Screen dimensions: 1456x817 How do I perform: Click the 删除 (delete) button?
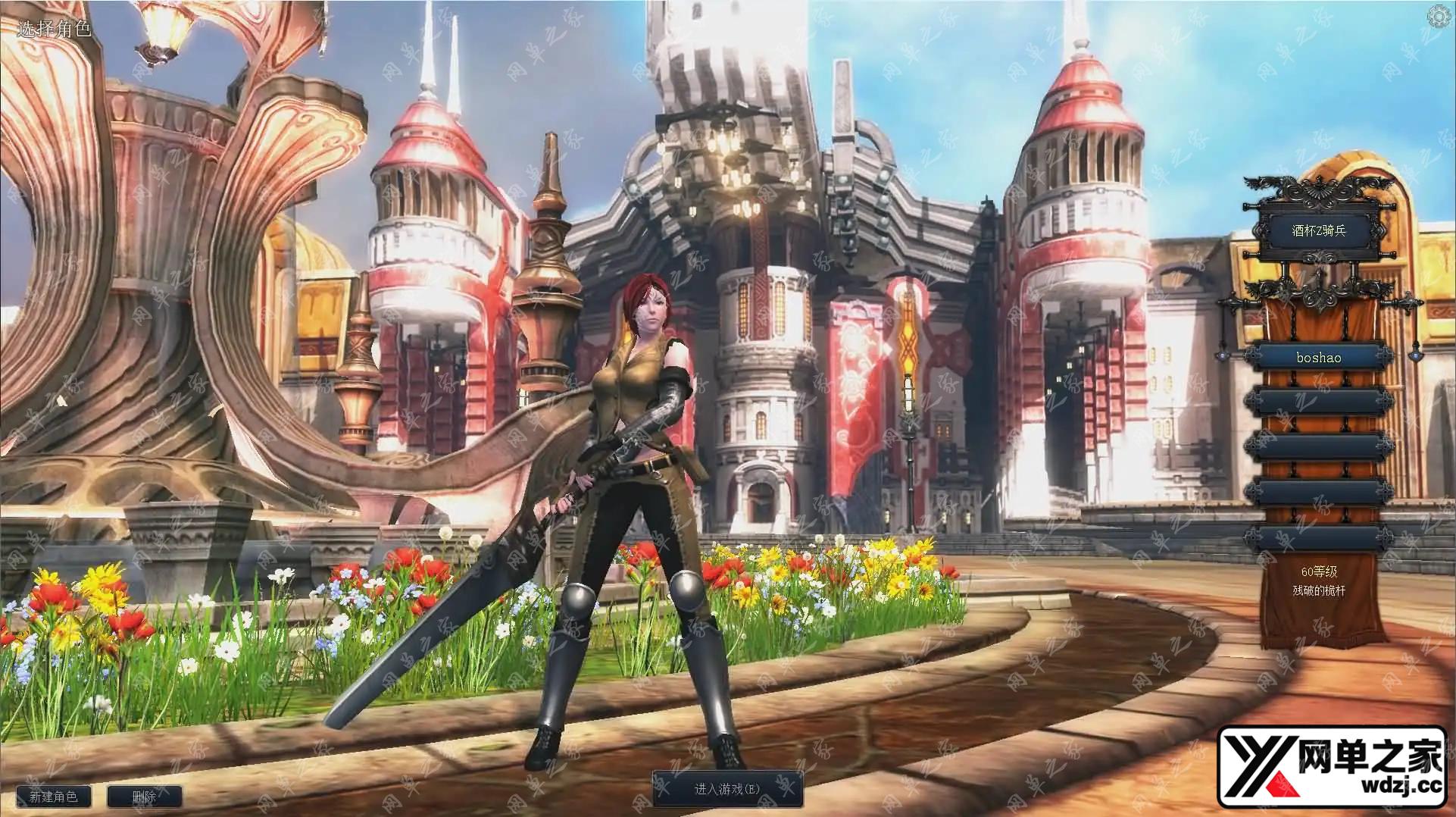pos(144,797)
